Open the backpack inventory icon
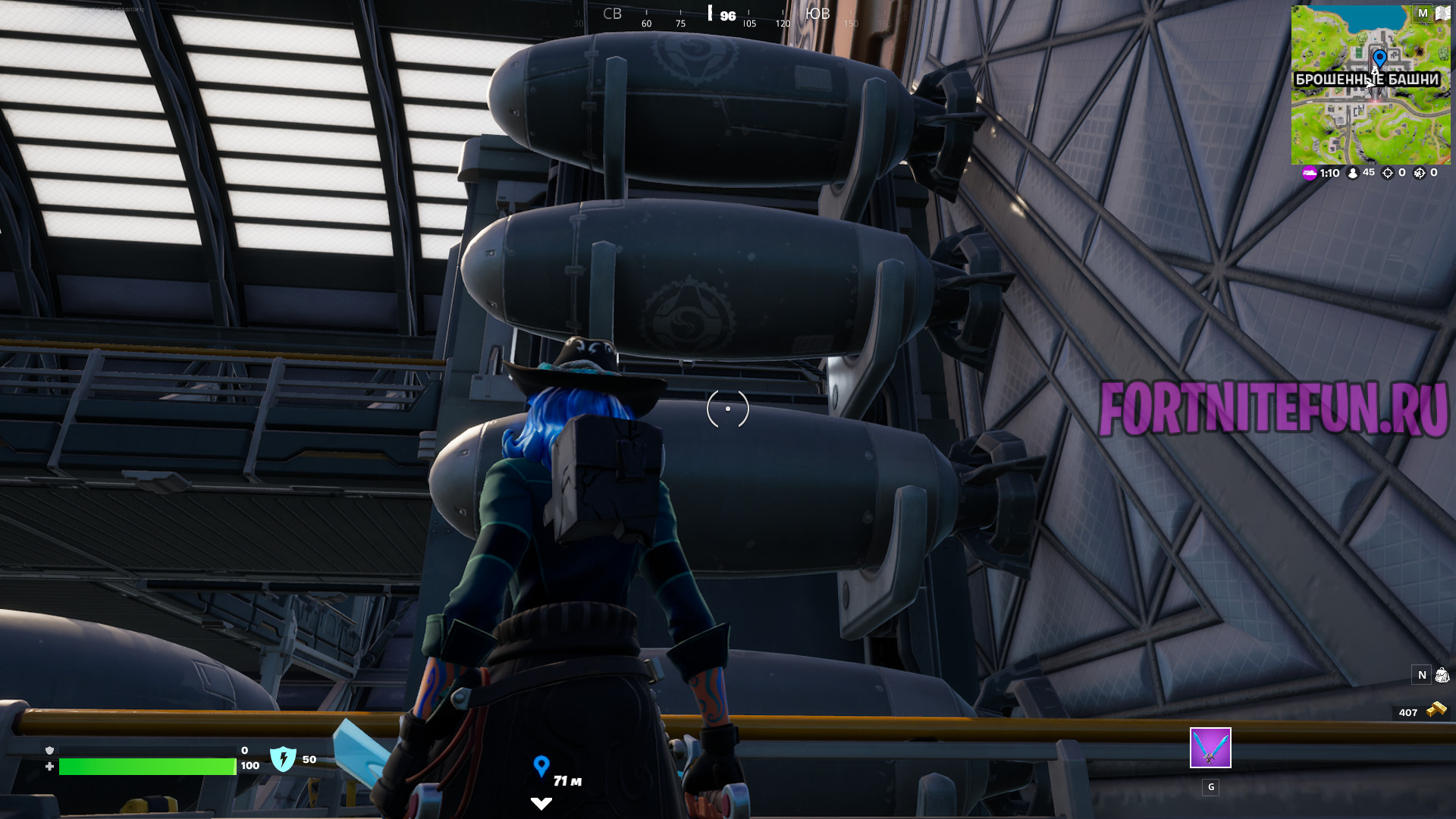The width and height of the screenshot is (1456, 819). click(x=1442, y=675)
